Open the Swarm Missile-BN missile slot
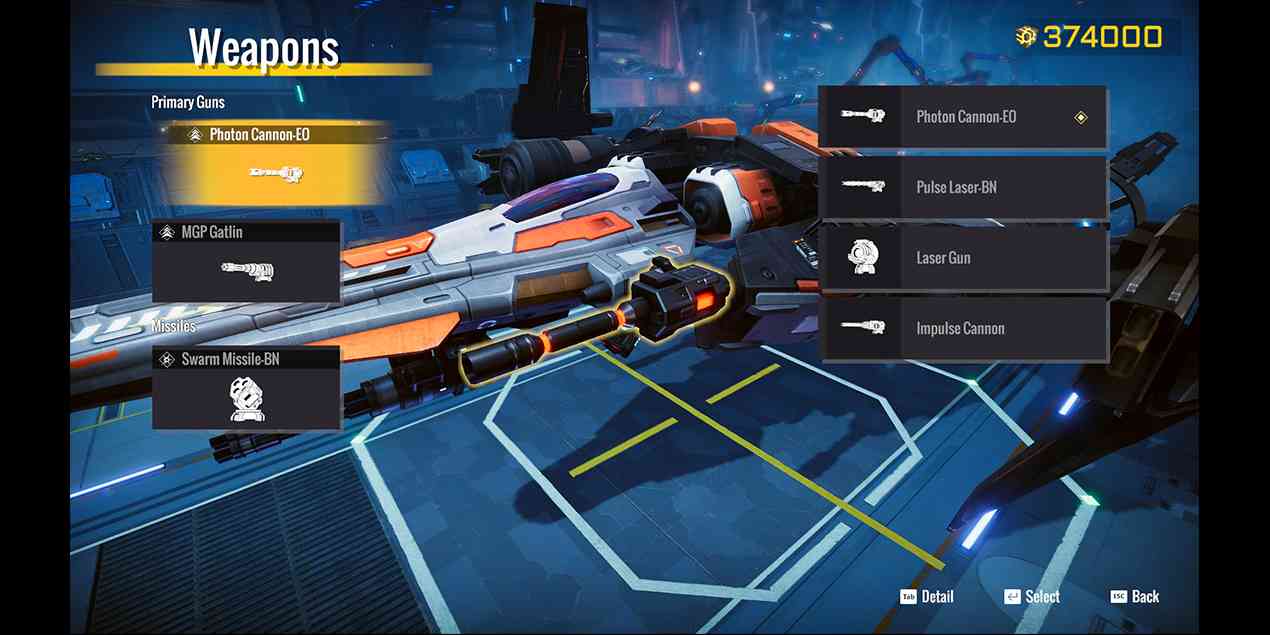 tap(246, 388)
